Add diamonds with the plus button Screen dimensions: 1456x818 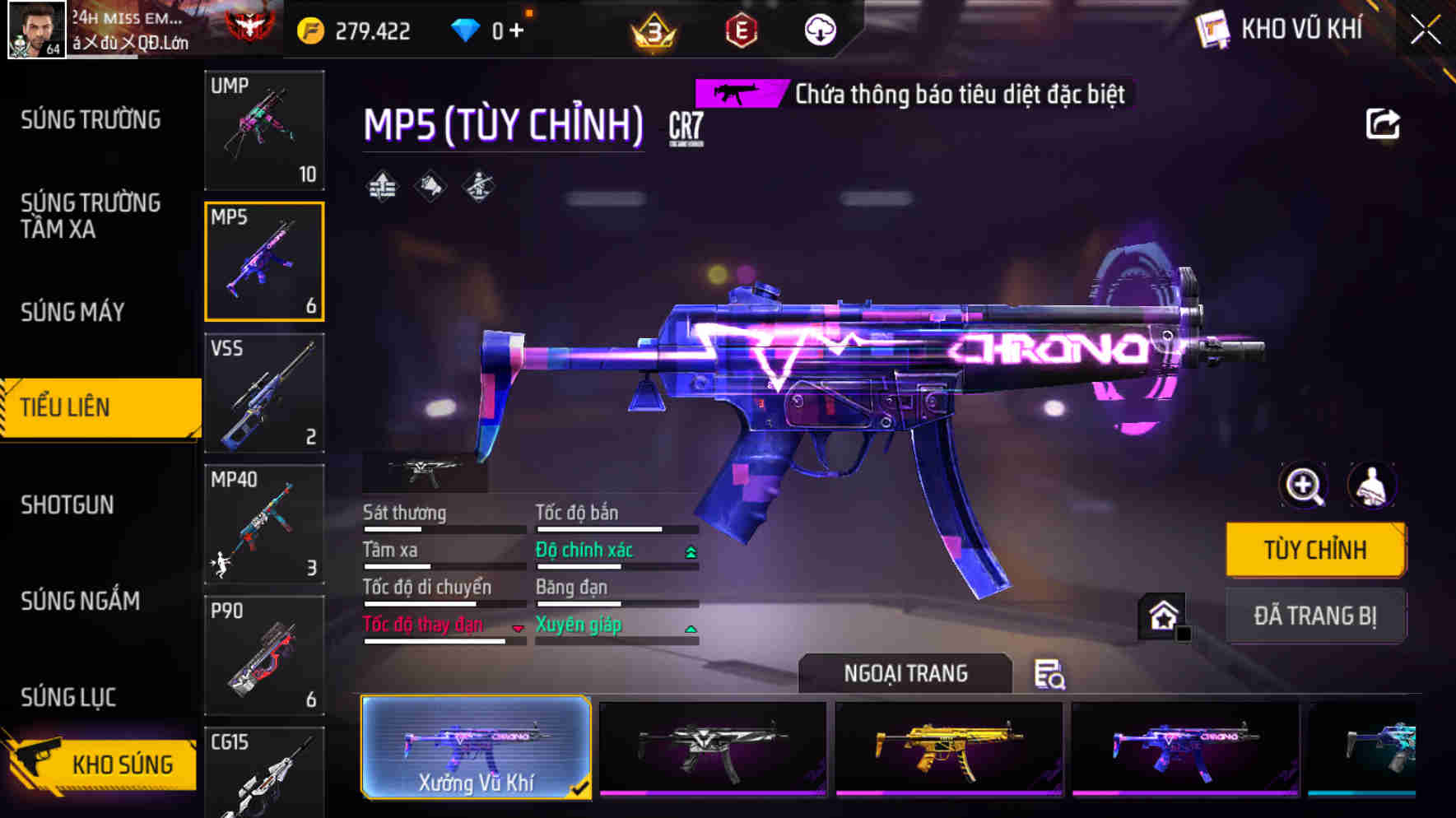coord(516,31)
